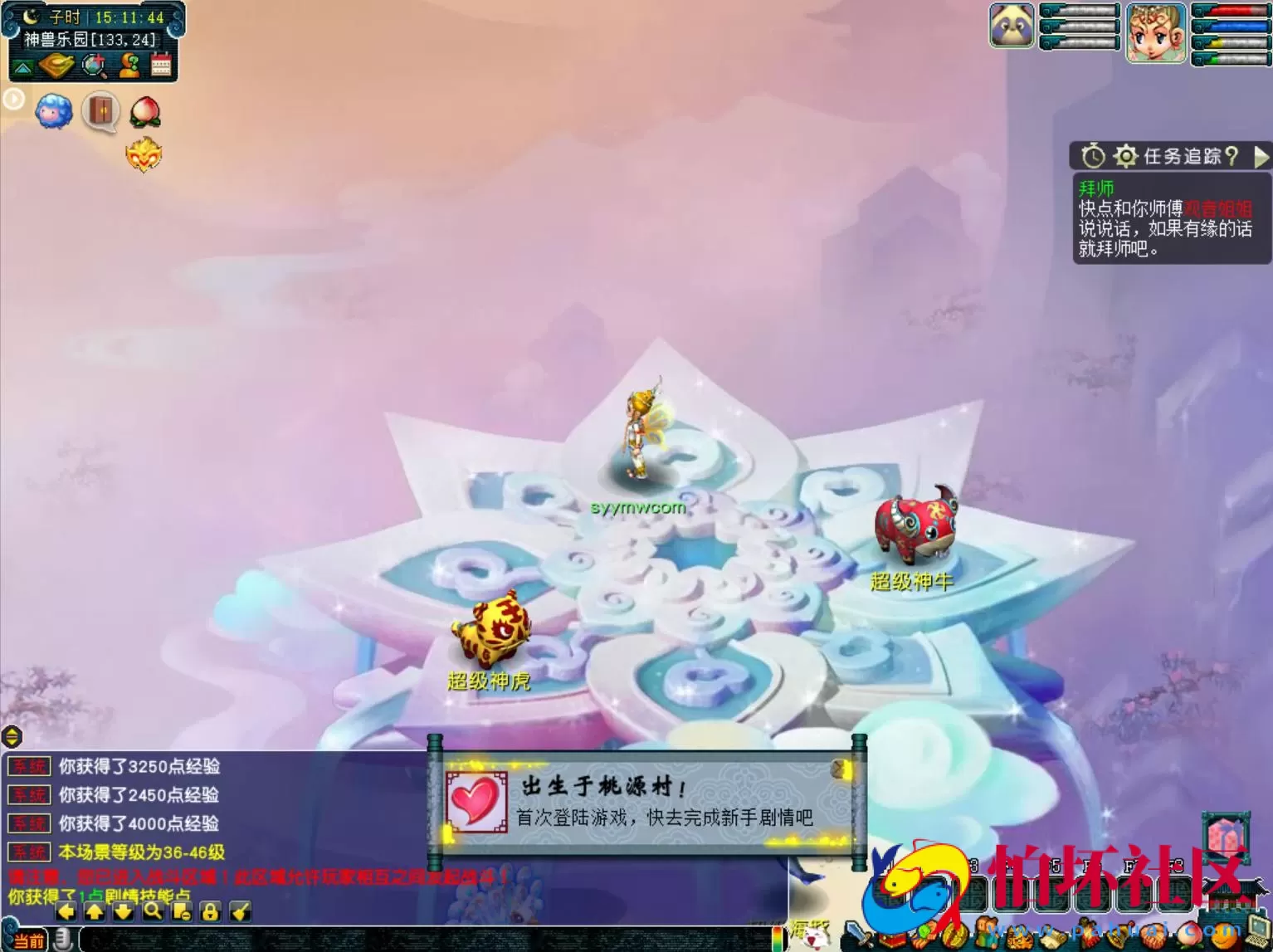Select the golden bowl/mining icon beside the home icon
This screenshot has width=1273, height=952.
click(55, 65)
